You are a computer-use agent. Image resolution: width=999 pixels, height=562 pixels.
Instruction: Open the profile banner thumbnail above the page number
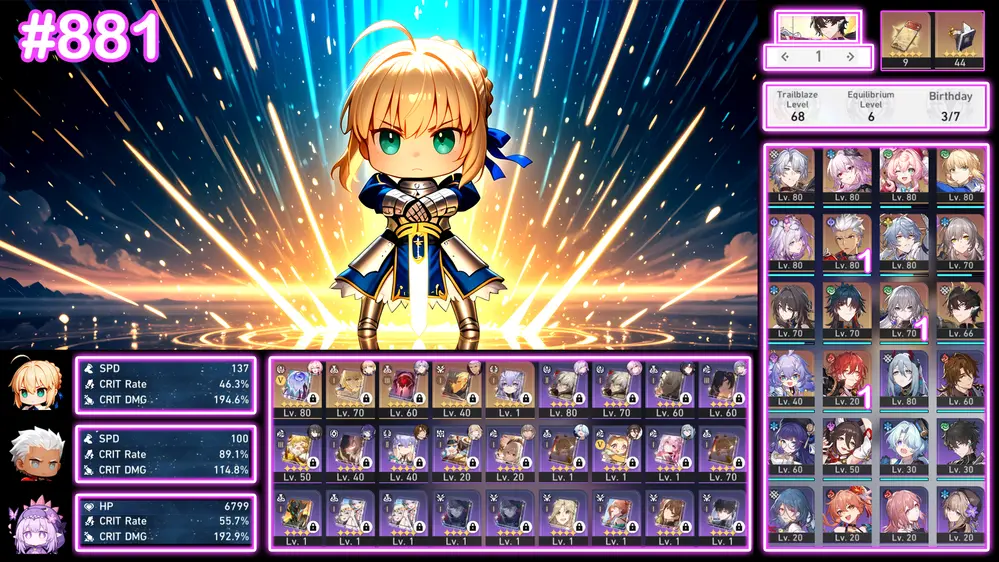click(x=817, y=27)
